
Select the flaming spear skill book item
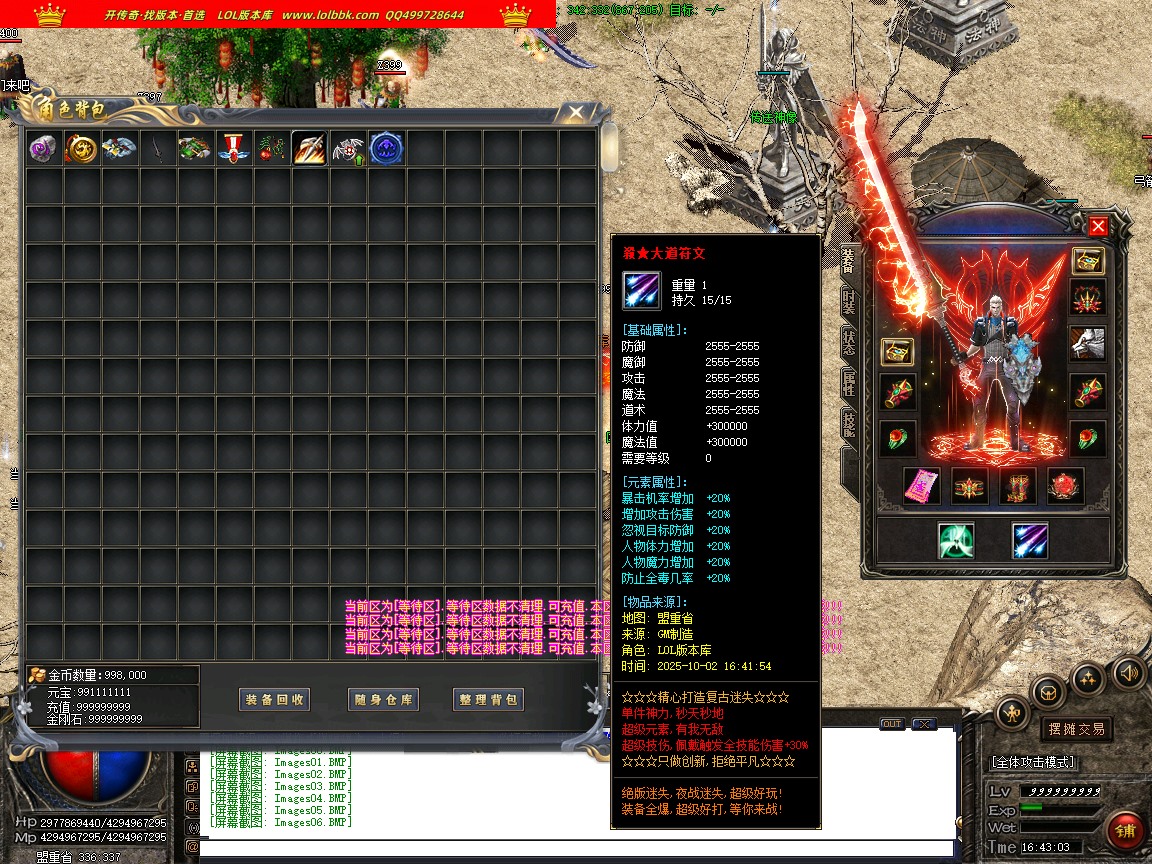pyautogui.click(x=309, y=149)
